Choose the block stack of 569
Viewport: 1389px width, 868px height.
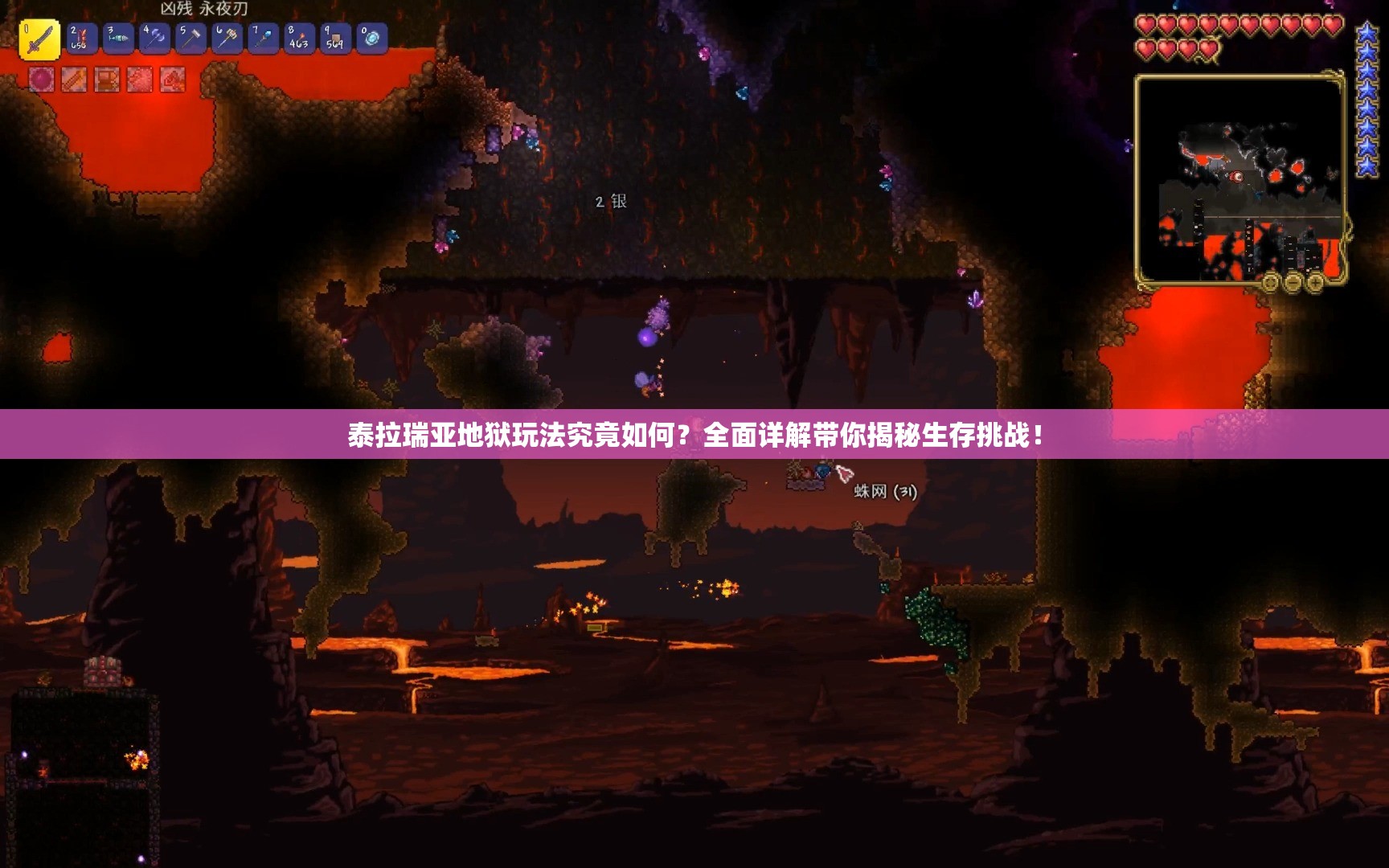(335, 39)
